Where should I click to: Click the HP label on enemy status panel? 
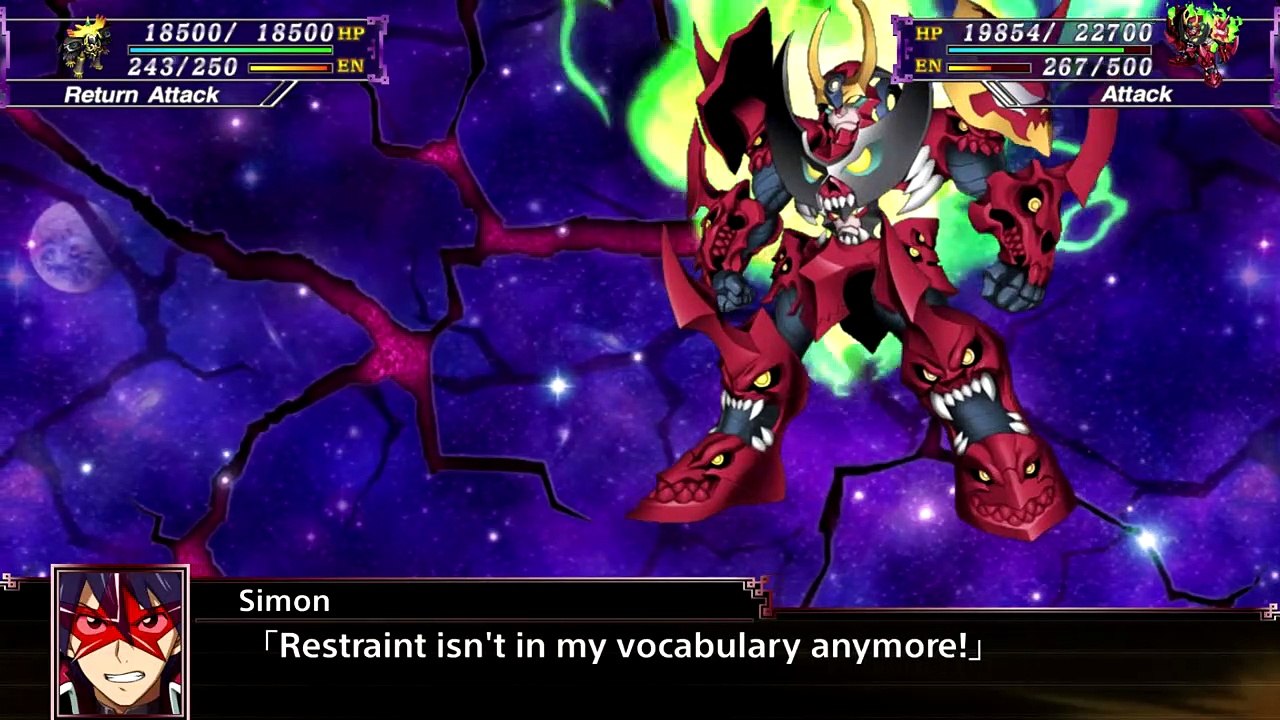pos(928,33)
